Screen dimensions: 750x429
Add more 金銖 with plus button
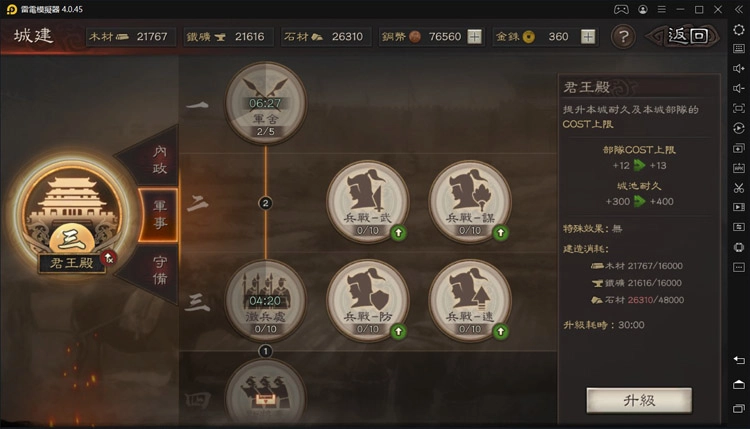pos(588,37)
